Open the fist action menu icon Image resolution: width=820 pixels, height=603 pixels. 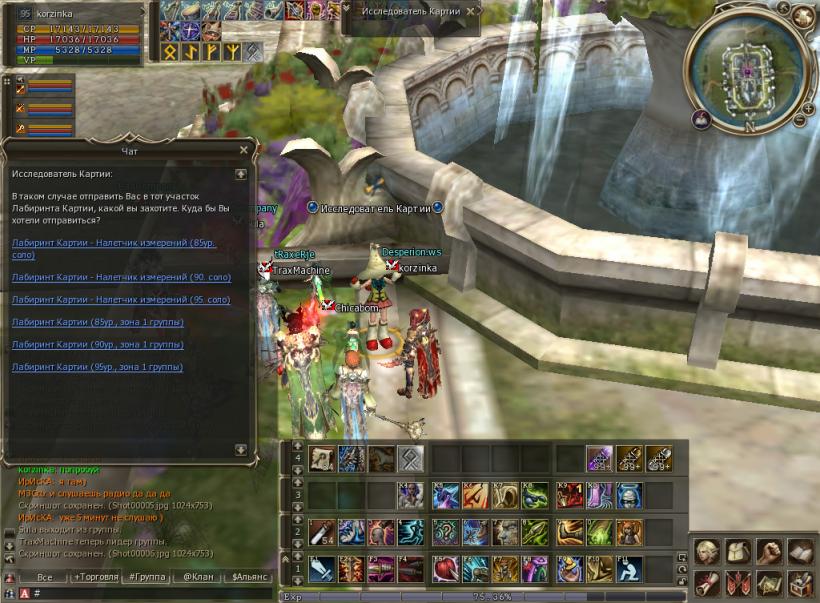coord(769,552)
